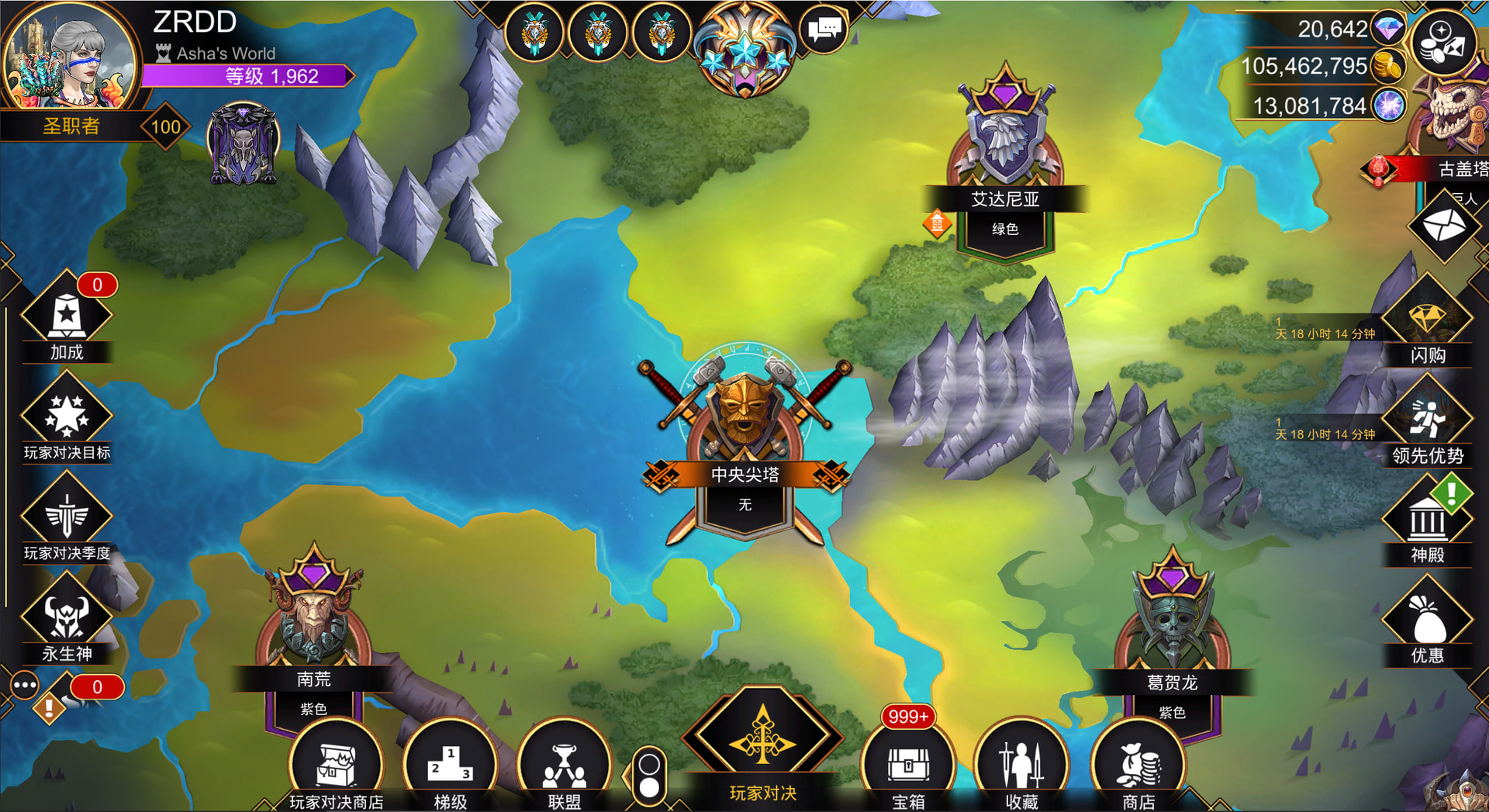
Task: Open the 永生神 menu
Action: click(x=67, y=618)
